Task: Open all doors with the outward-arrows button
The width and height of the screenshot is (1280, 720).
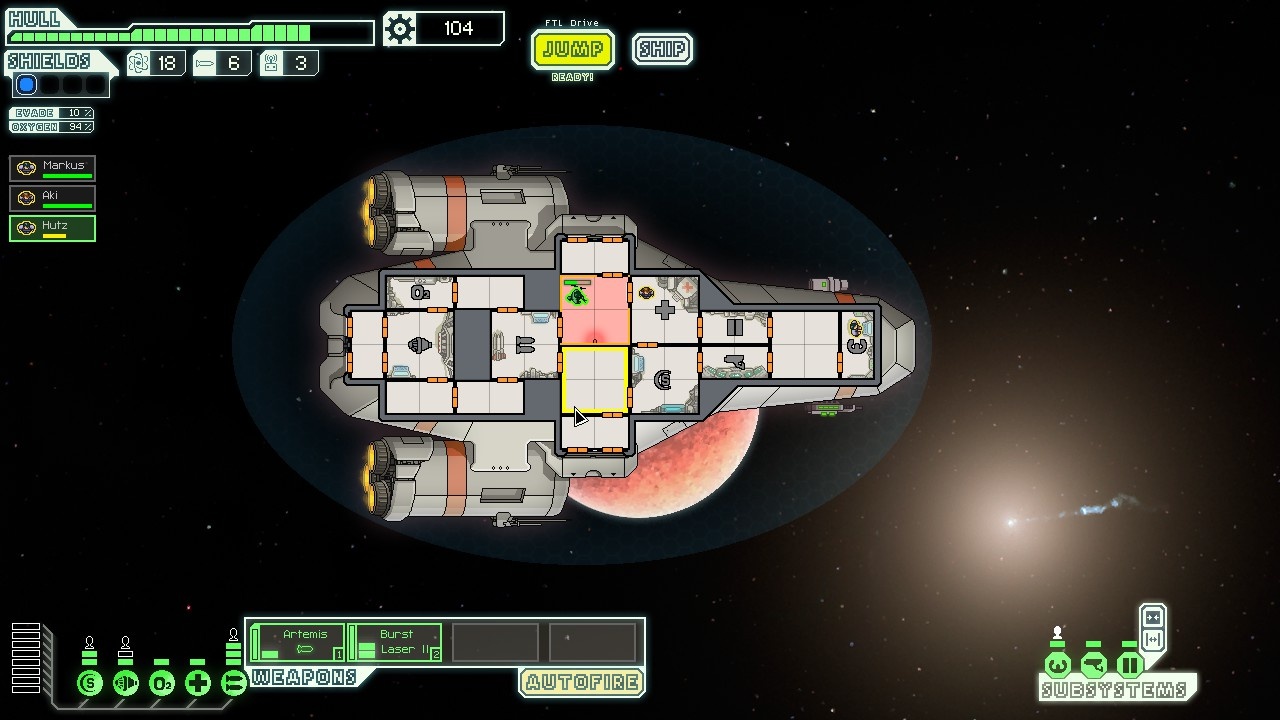Action: [1153, 640]
